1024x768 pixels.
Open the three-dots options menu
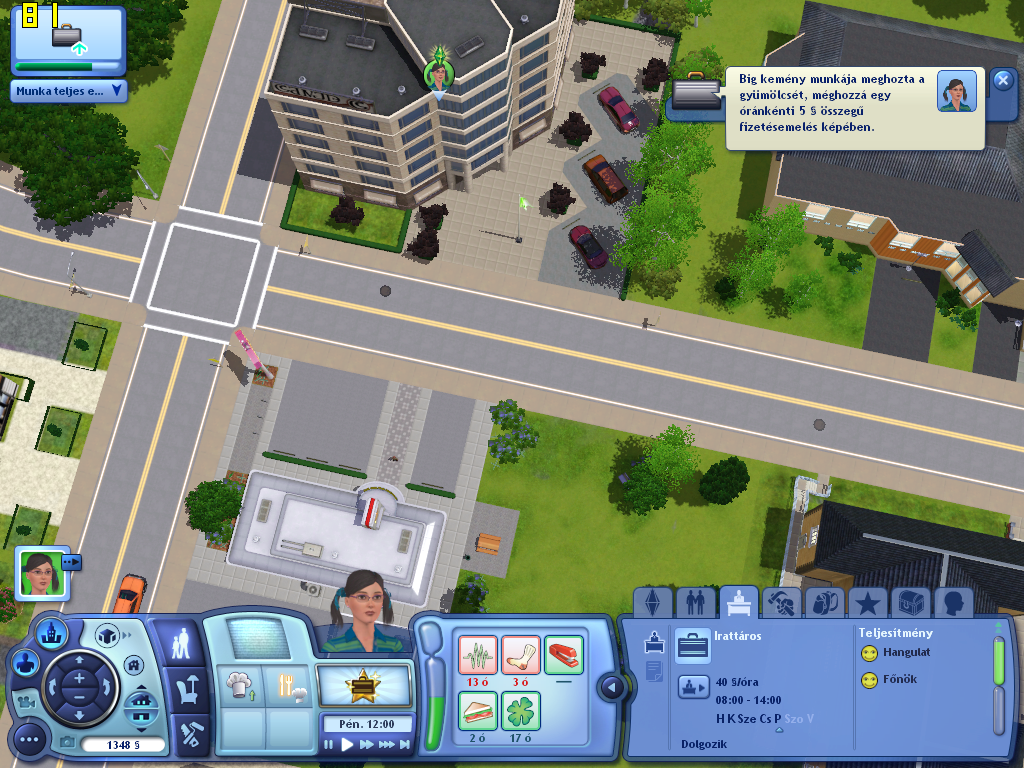tap(29, 740)
